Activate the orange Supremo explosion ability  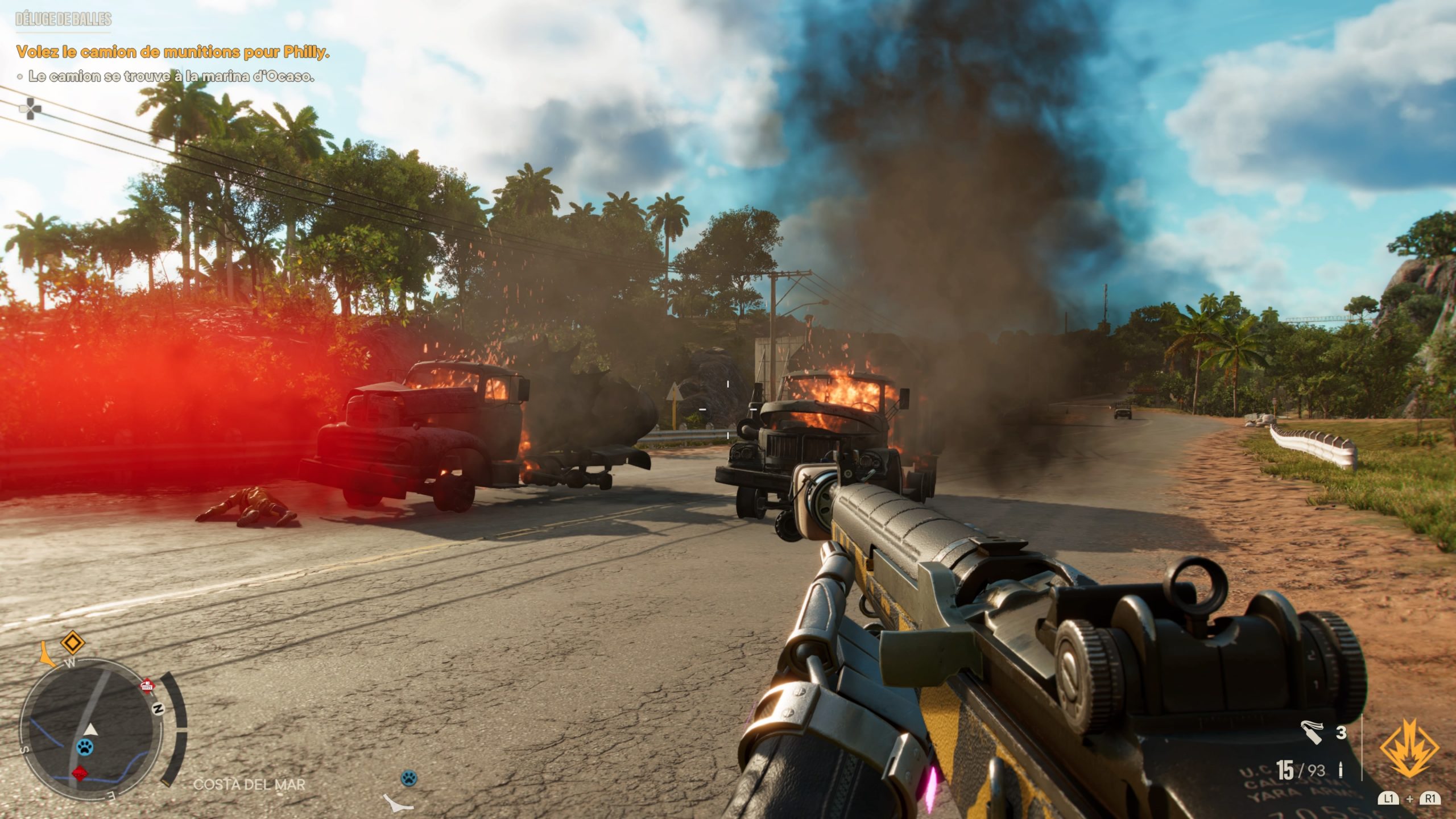click(x=1409, y=747)
